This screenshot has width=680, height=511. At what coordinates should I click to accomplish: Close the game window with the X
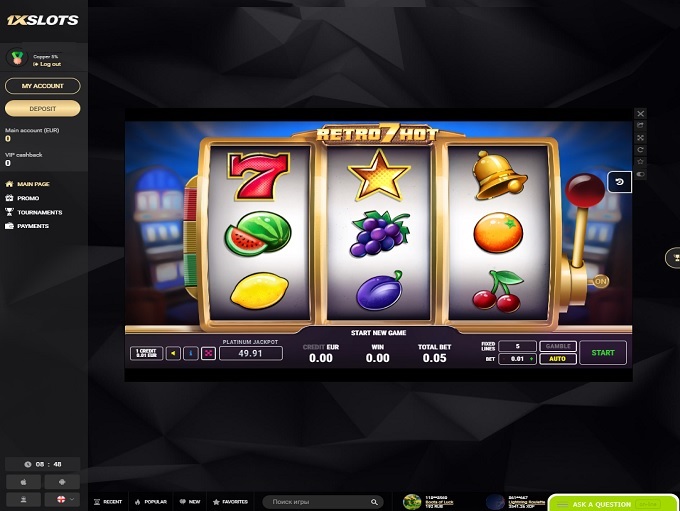coord(641,114)
